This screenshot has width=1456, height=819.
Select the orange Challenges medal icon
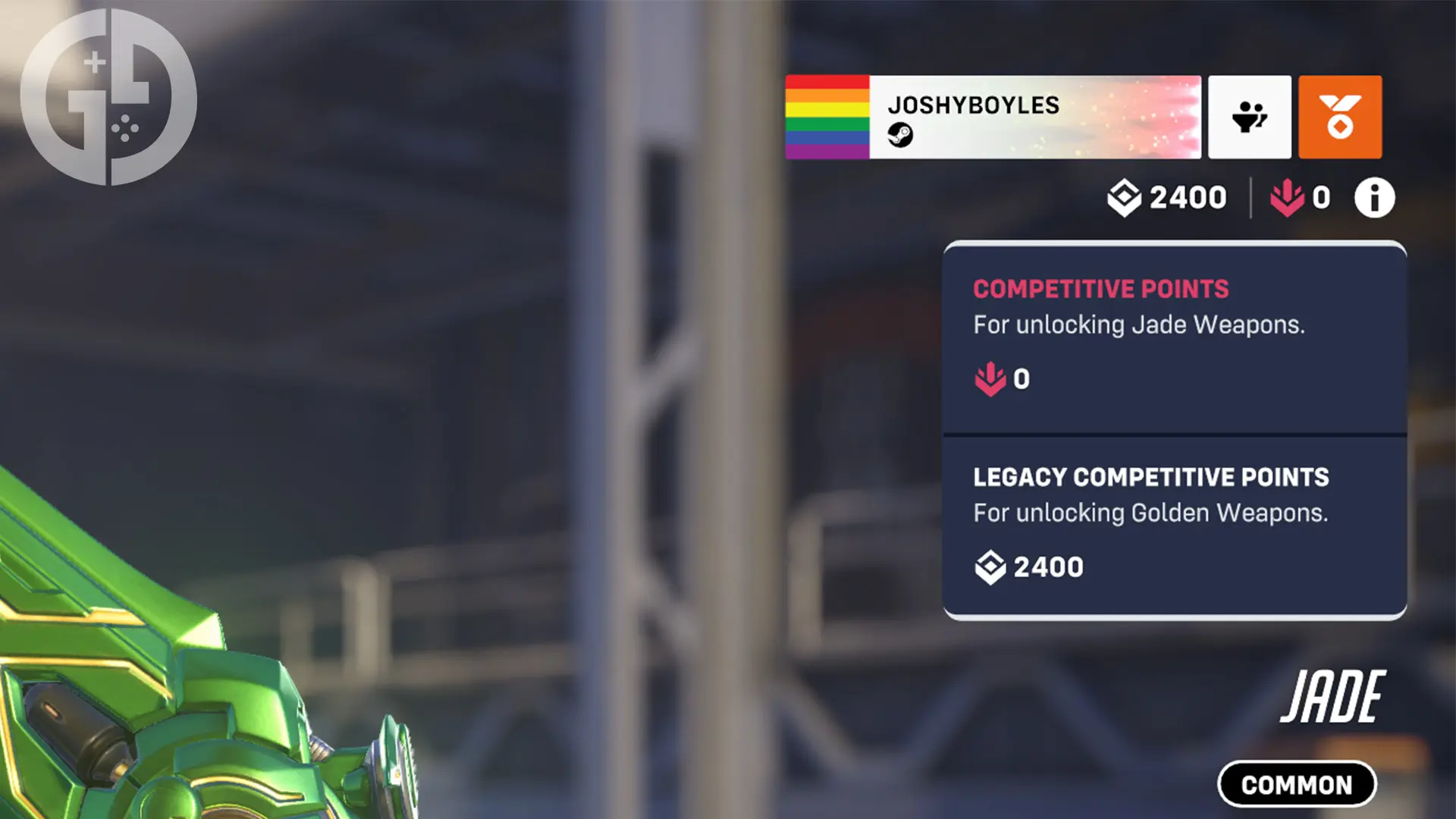pos(1339,118)
